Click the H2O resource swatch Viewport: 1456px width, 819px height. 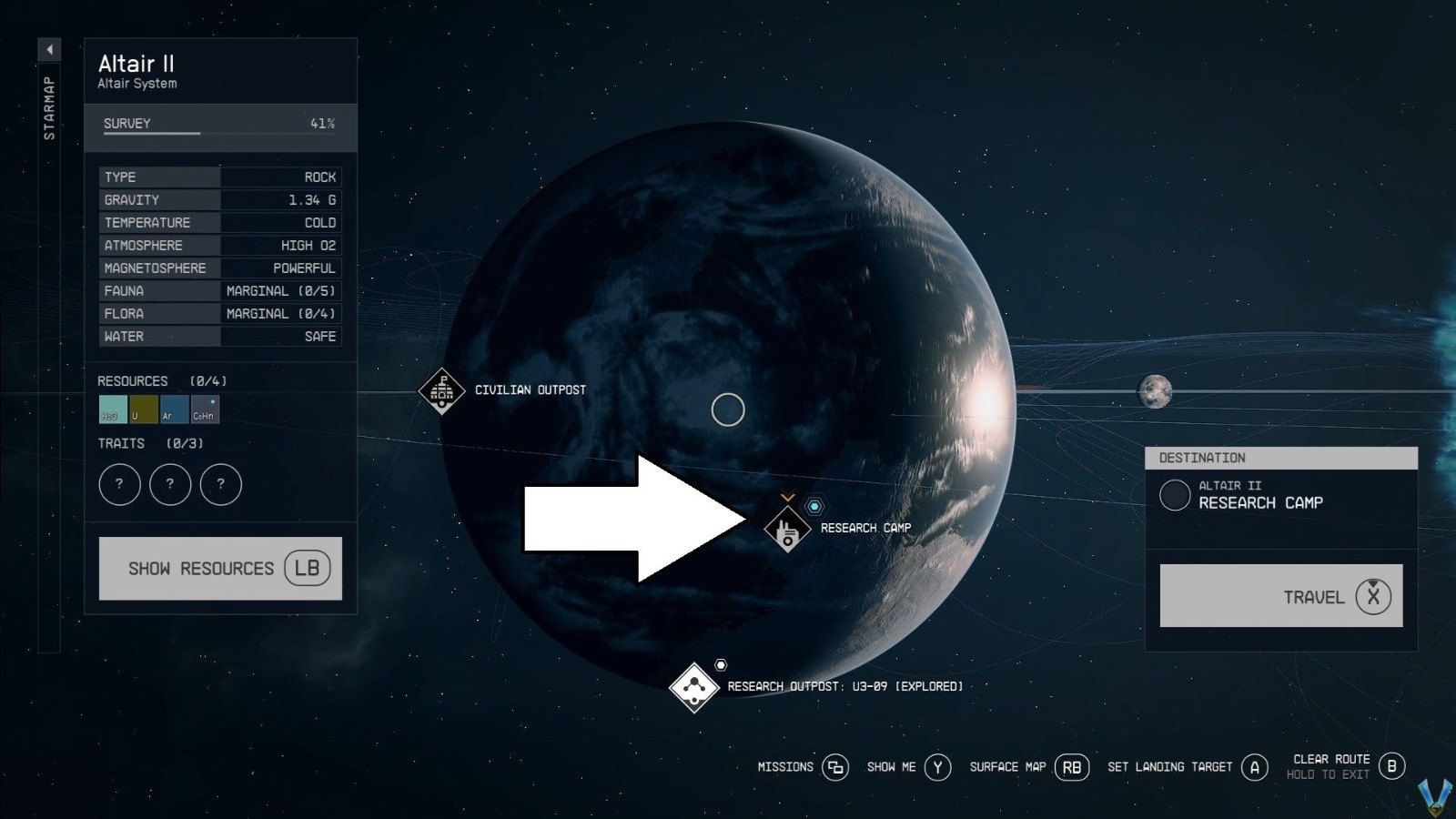(x=111, y=409)
